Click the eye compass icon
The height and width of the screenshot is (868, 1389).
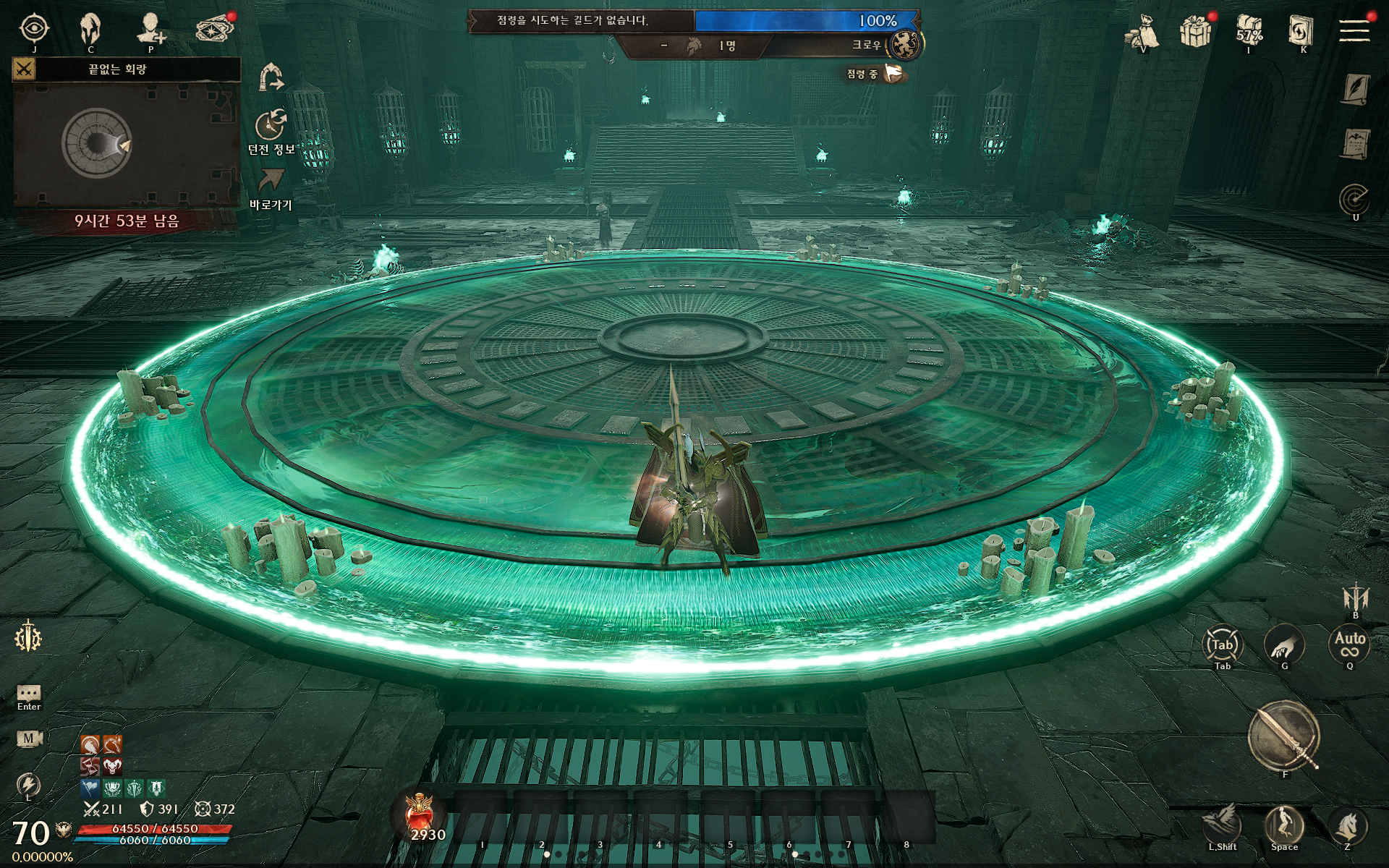click(34, 29)
